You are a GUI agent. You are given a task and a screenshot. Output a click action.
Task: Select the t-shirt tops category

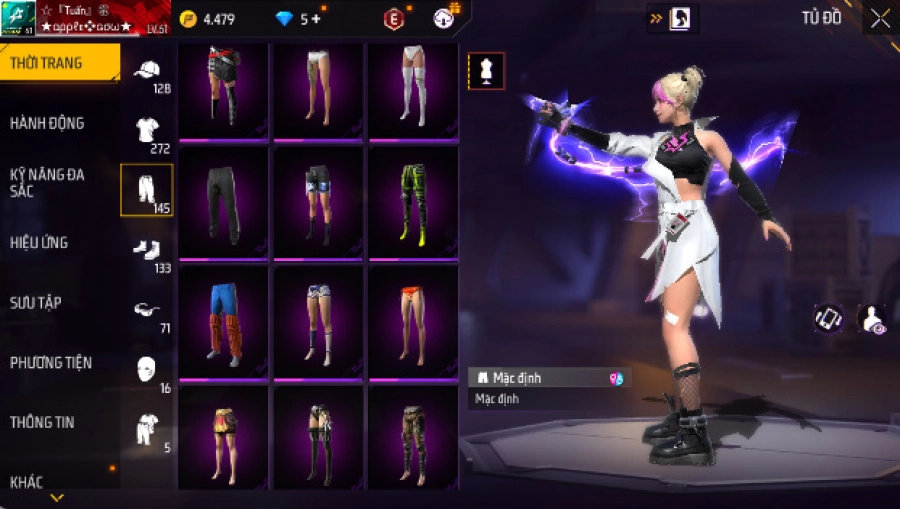point(147,130)
